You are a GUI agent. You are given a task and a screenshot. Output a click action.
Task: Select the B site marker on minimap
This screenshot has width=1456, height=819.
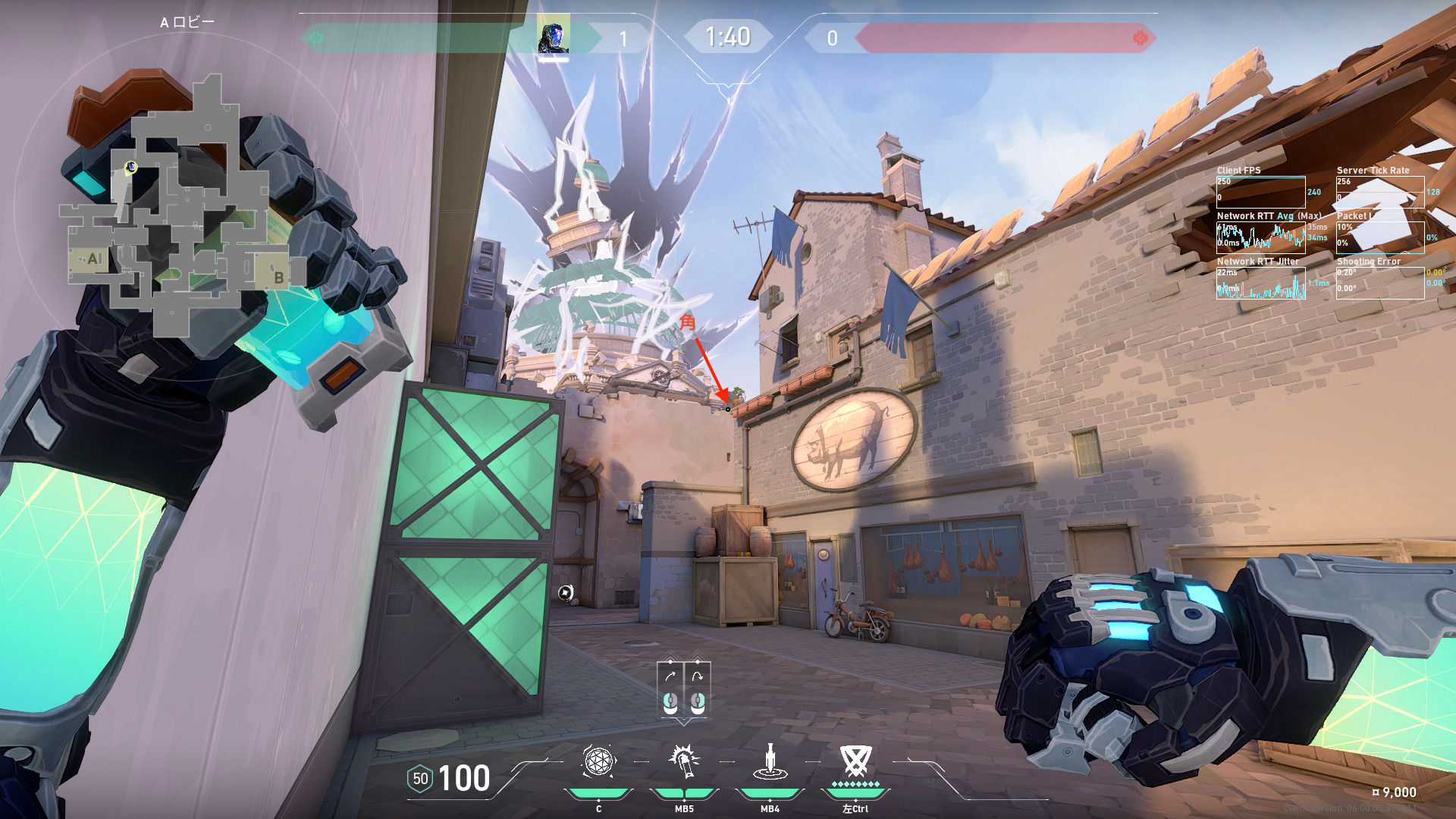(x=278, y=278)
